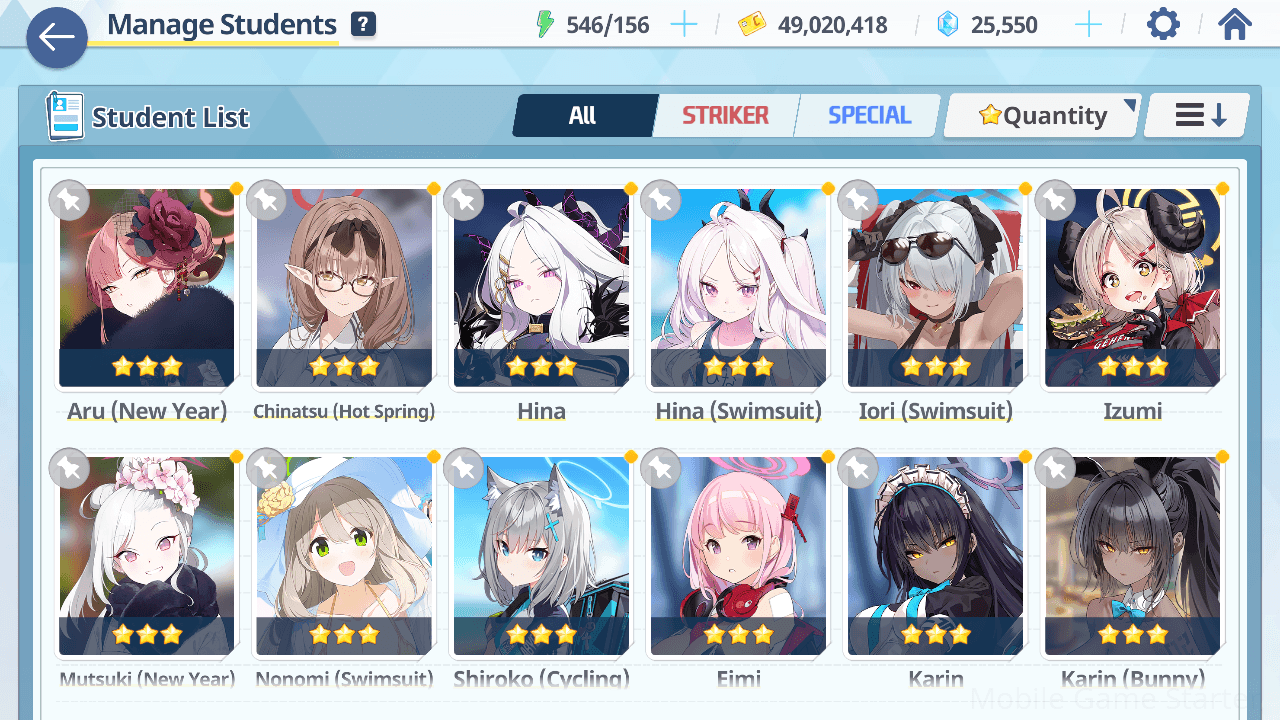The image size is (1280, 720).
Task: Pick the Izumi student card
Action: coord(1132,288)
